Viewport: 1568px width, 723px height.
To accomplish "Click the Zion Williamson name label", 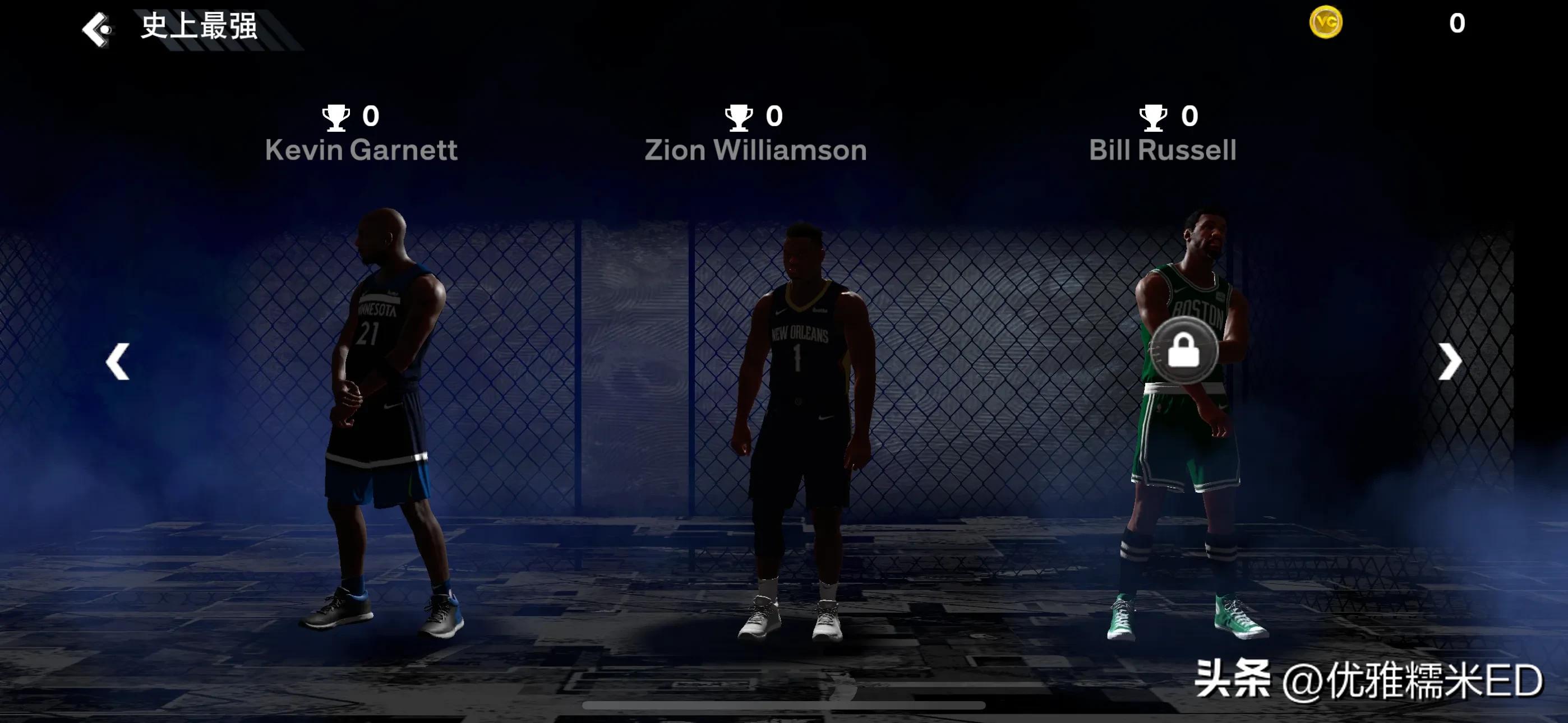I will click(755, 150).
